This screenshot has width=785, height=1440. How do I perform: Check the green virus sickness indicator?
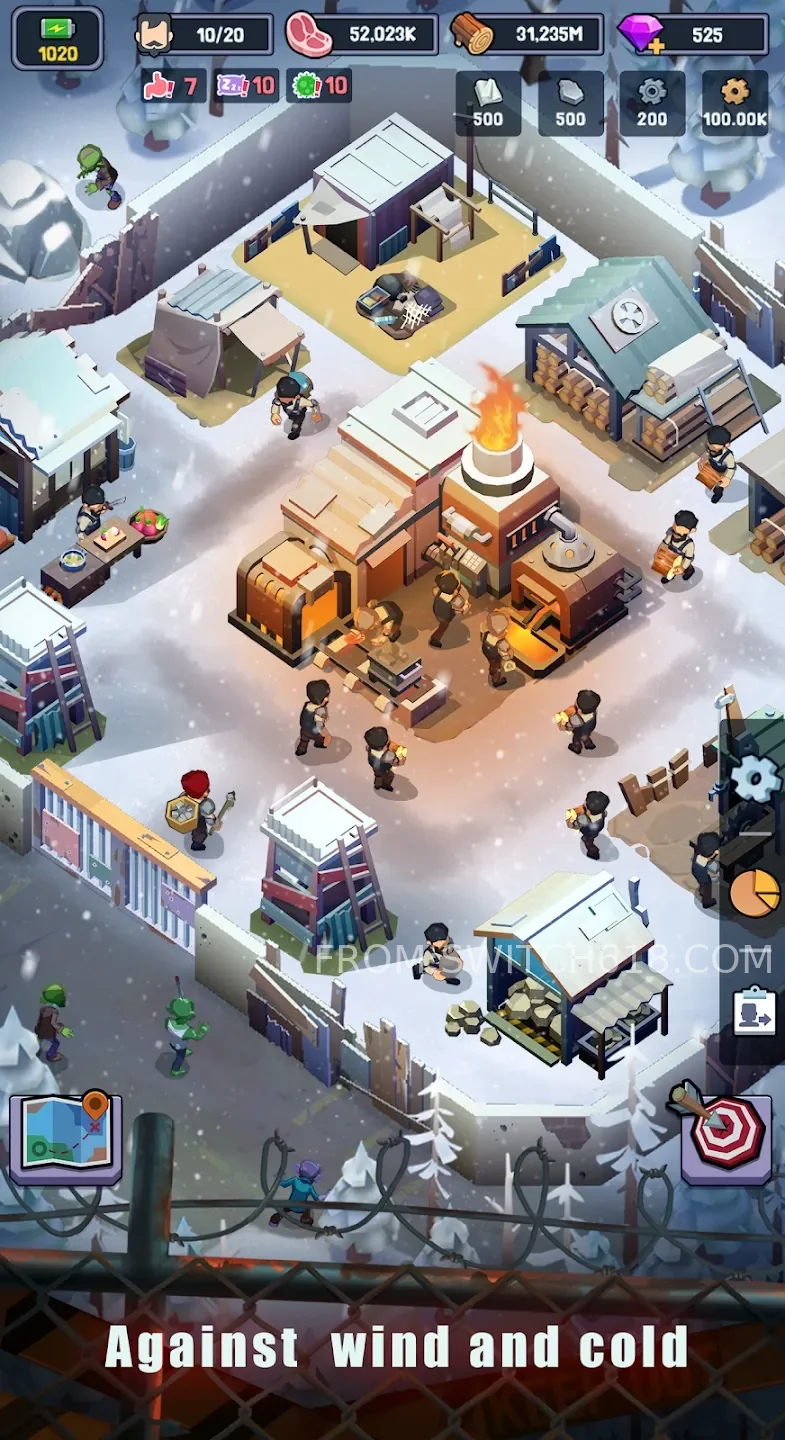(x=319, y=86)
